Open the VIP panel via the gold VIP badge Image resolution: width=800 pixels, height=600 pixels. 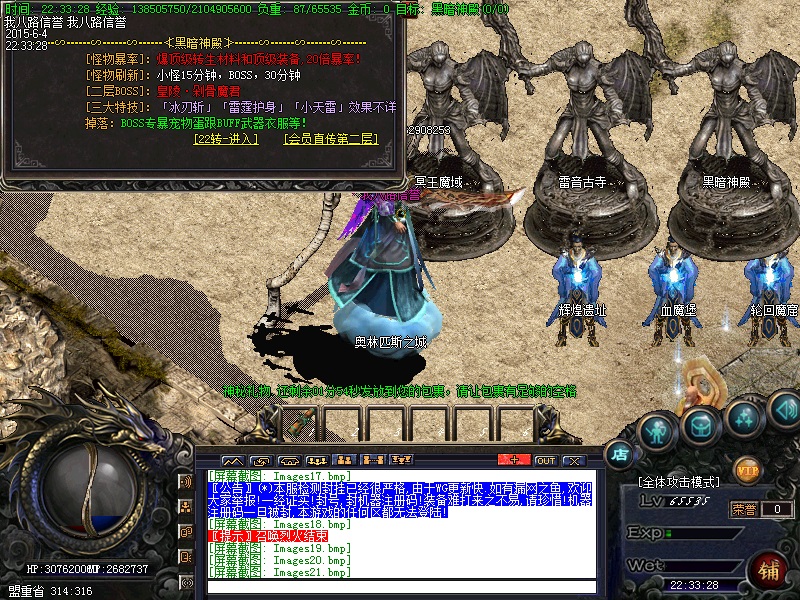click(747, 466)
